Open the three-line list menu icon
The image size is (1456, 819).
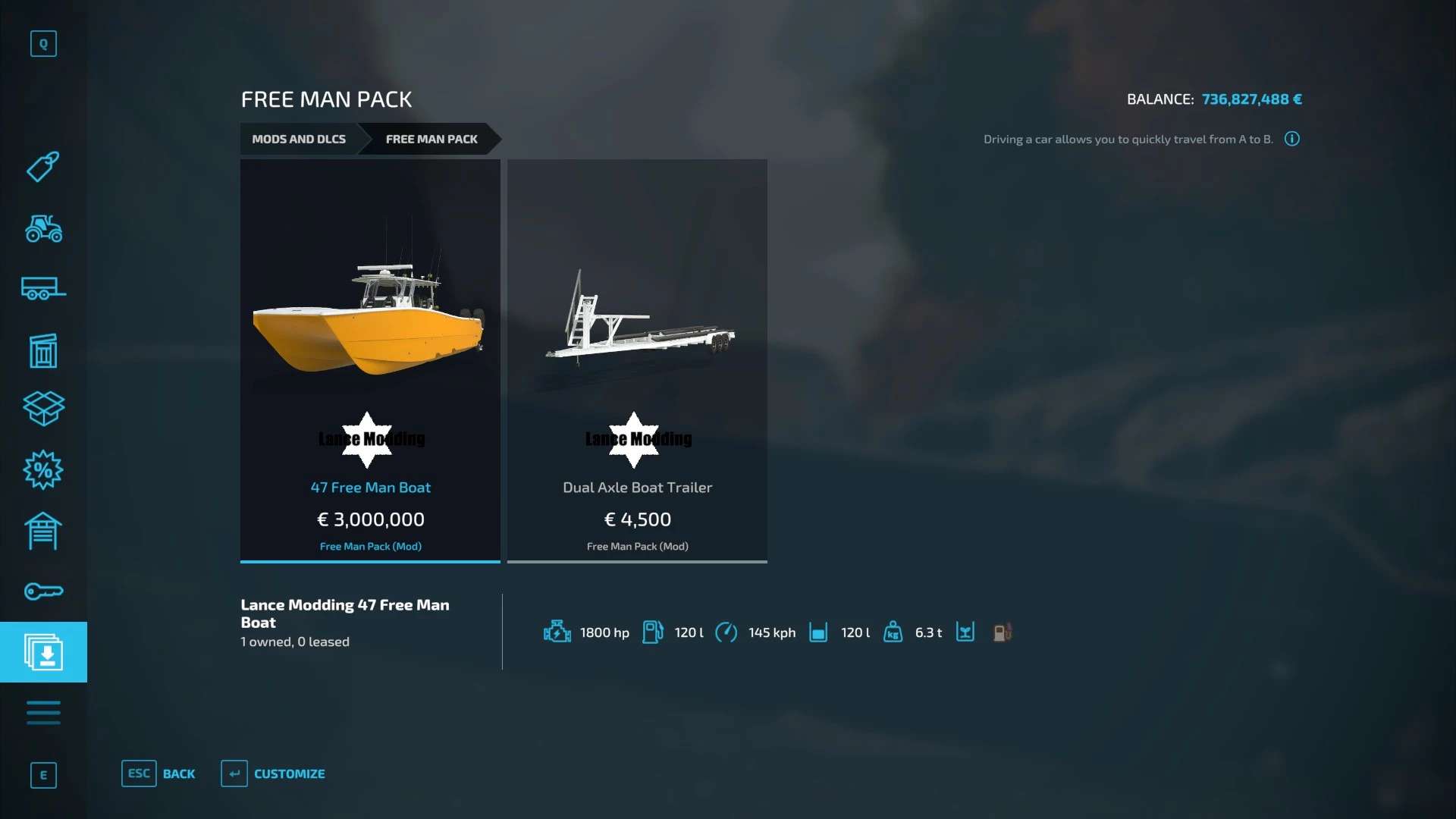pos(43,713)
